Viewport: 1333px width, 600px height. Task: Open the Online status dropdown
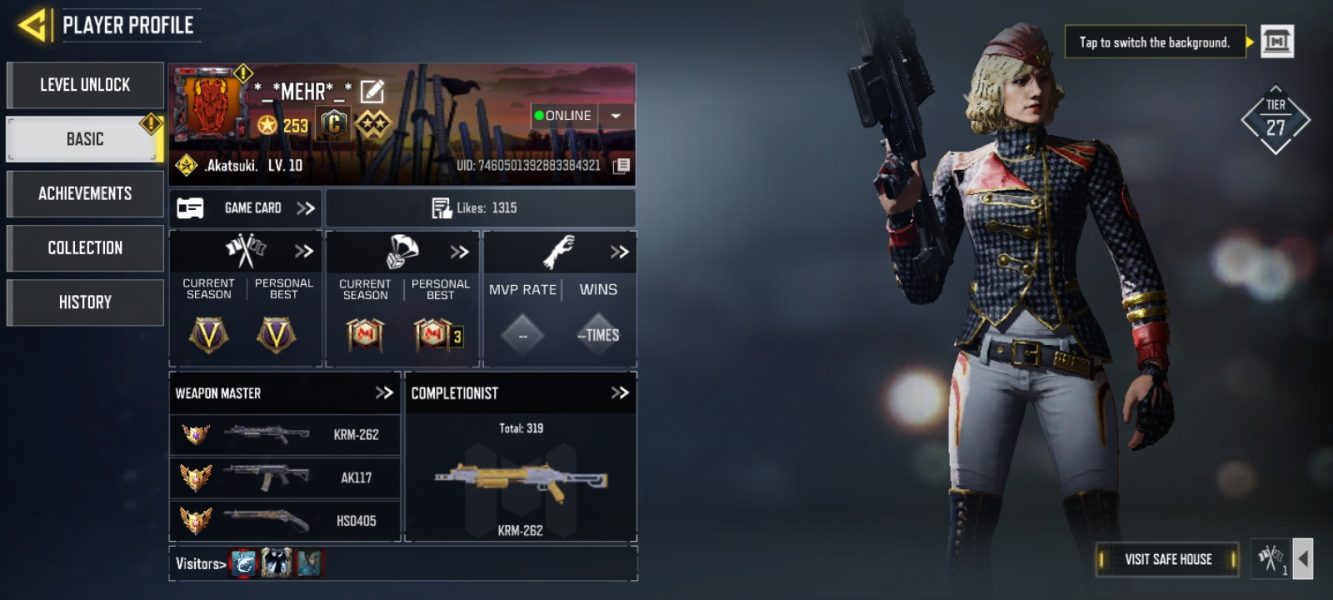tap(615, 116)
